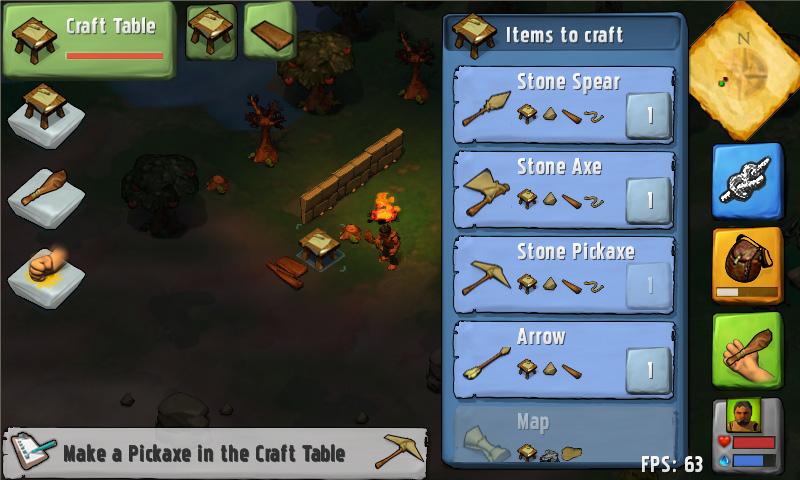Viewport: 800px width, 480px height.
Task: Craft one Stone Spear
Action: click(648, 115)
